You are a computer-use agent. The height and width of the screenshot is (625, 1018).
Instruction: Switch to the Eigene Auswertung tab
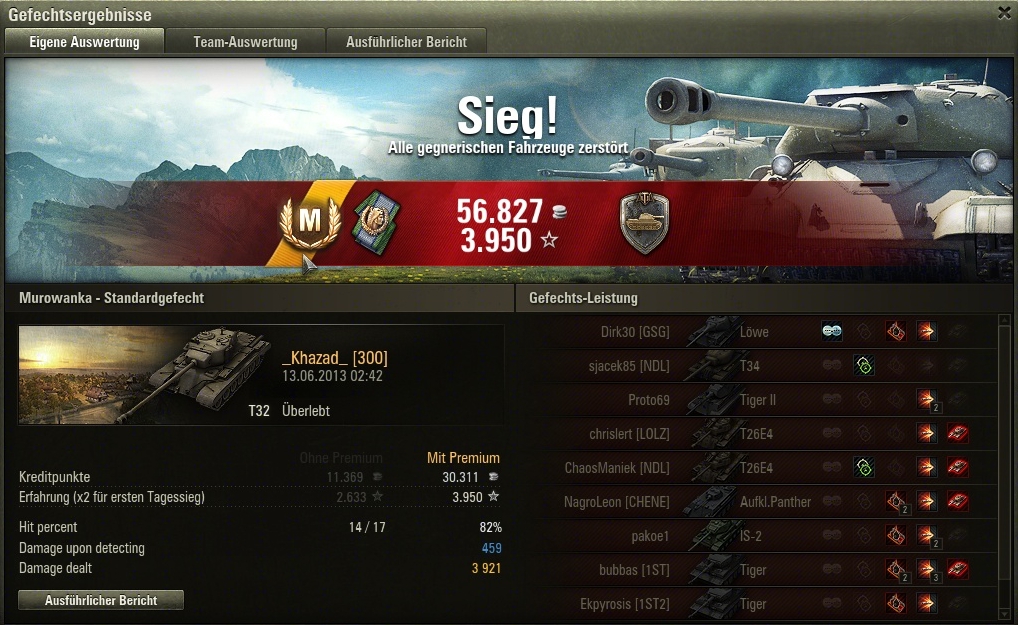(84, 42)
